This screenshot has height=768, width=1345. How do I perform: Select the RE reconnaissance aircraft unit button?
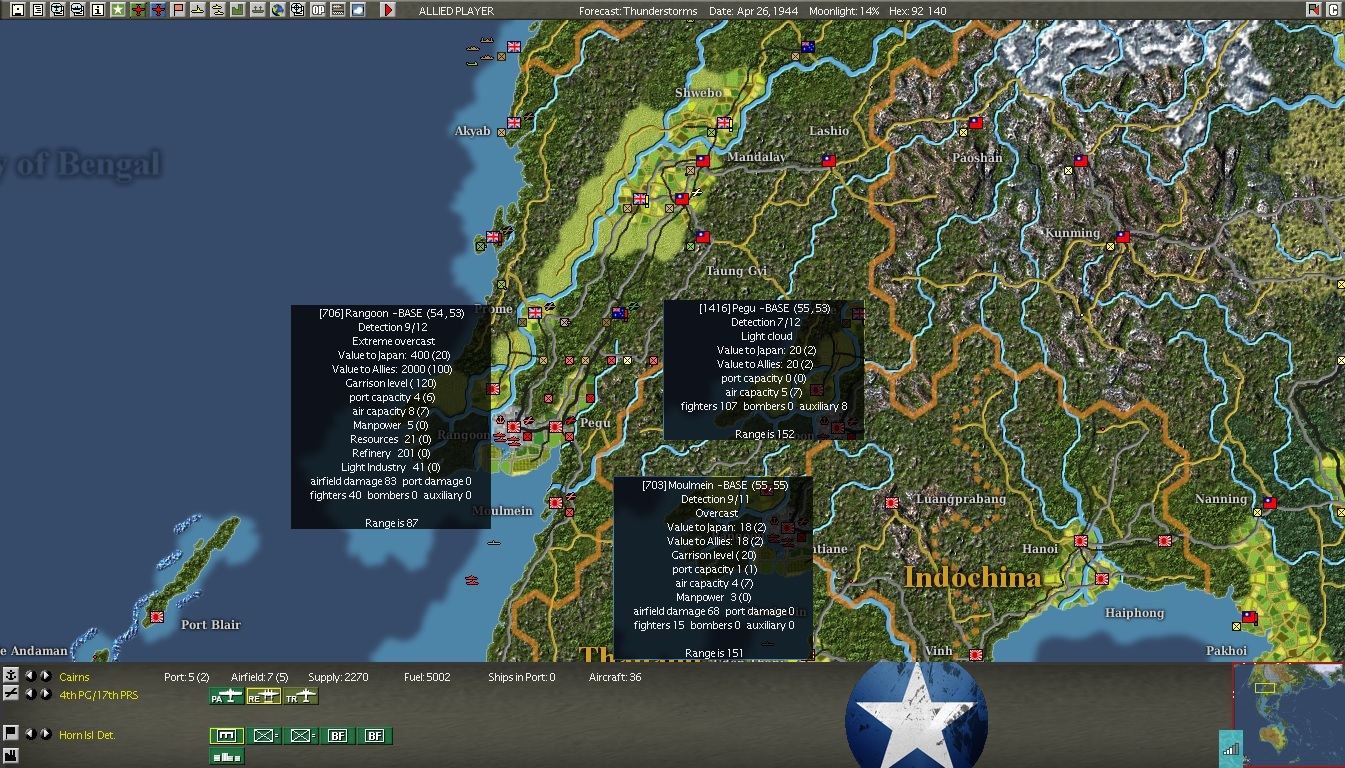click(x=263, y=696)
